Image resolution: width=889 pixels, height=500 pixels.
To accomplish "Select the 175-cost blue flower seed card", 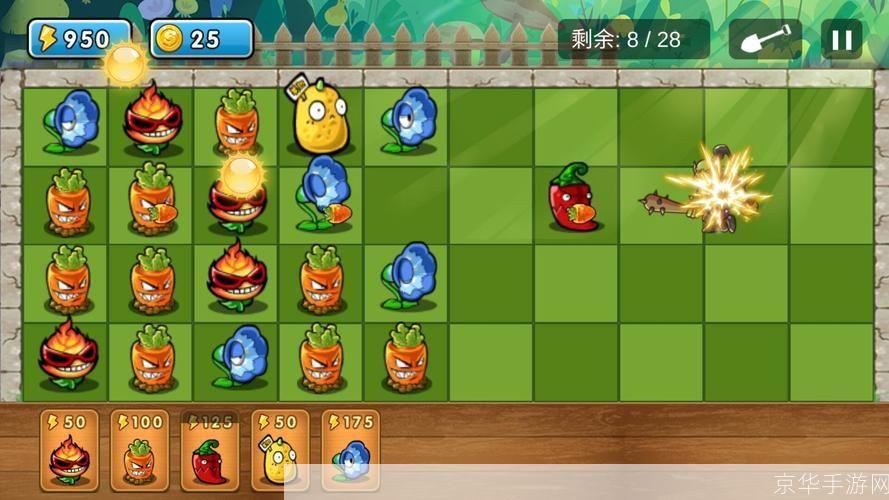I will tap(350, 451).
